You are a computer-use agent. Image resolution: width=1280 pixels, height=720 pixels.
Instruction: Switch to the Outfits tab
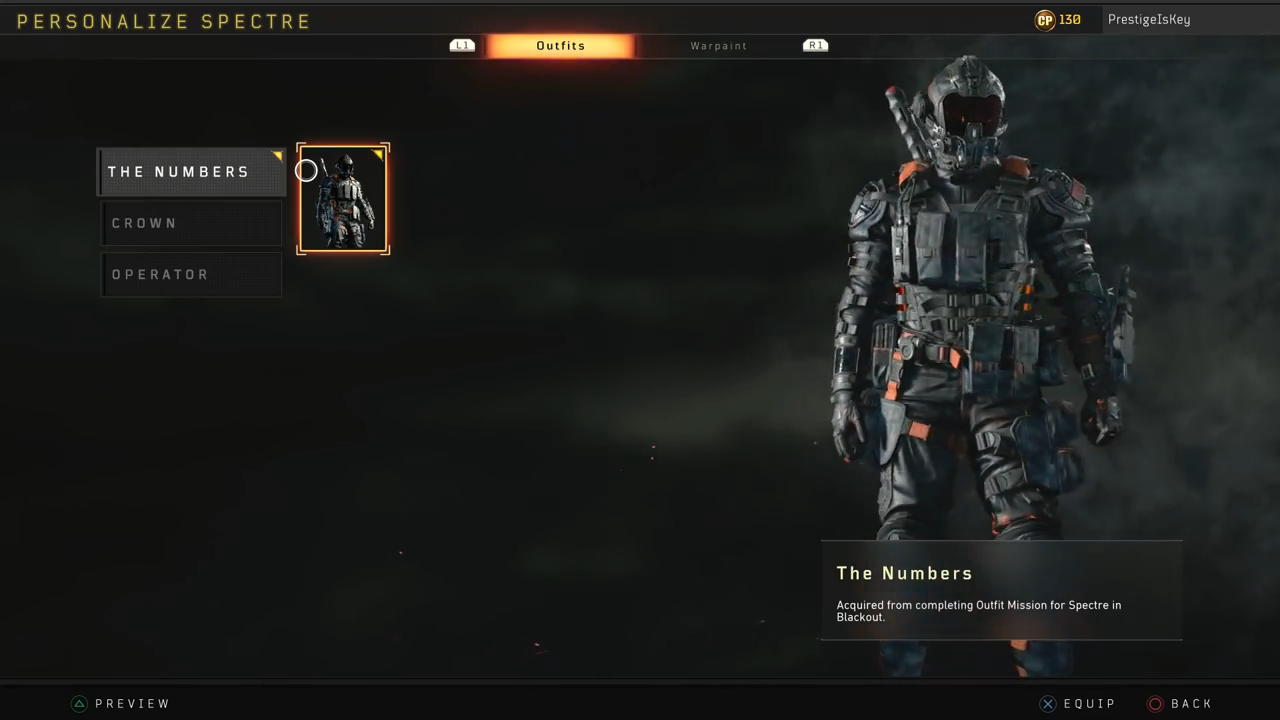click(x=560, y=46)
